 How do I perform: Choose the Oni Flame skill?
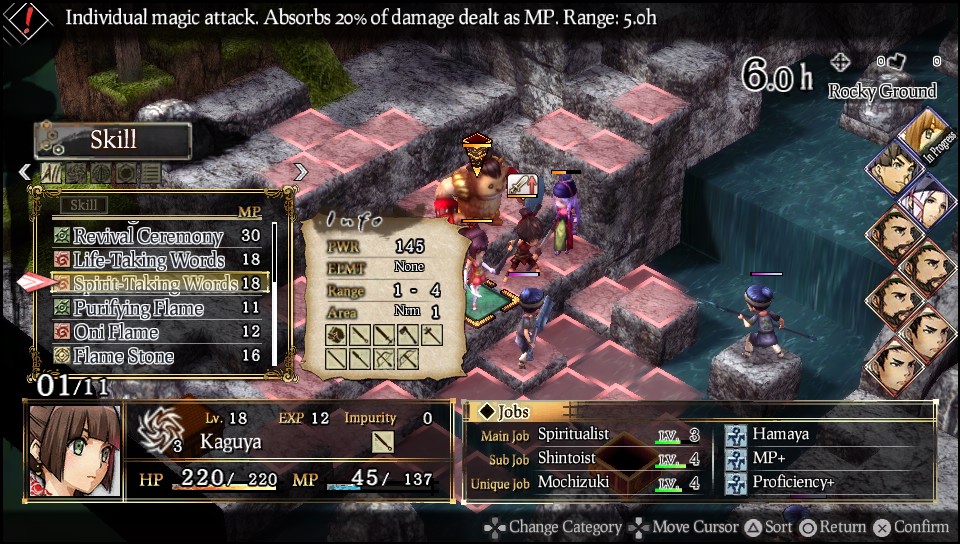coord(116,332)
